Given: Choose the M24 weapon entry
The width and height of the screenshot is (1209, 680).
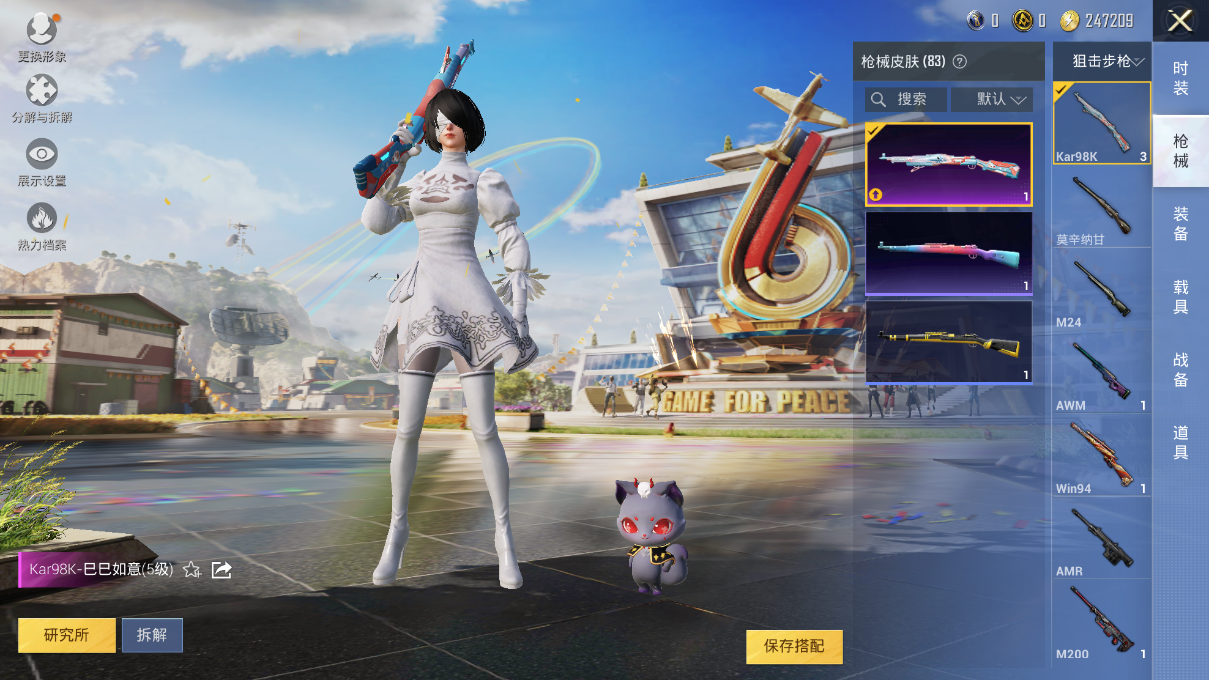Looking at the screenshot, I should (1101, 290).
